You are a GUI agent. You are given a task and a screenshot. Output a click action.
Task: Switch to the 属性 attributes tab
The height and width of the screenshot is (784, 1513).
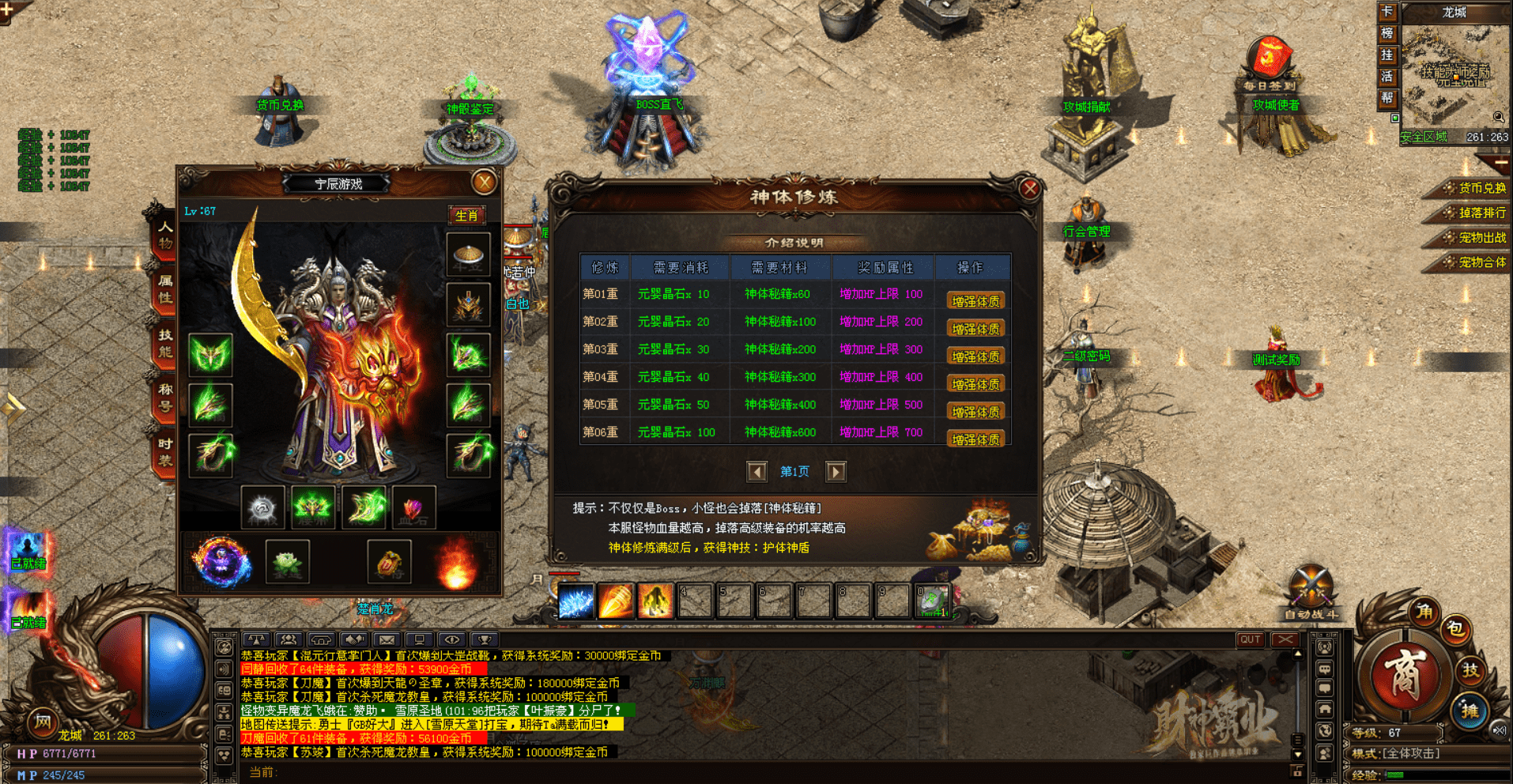pos(164,289)
